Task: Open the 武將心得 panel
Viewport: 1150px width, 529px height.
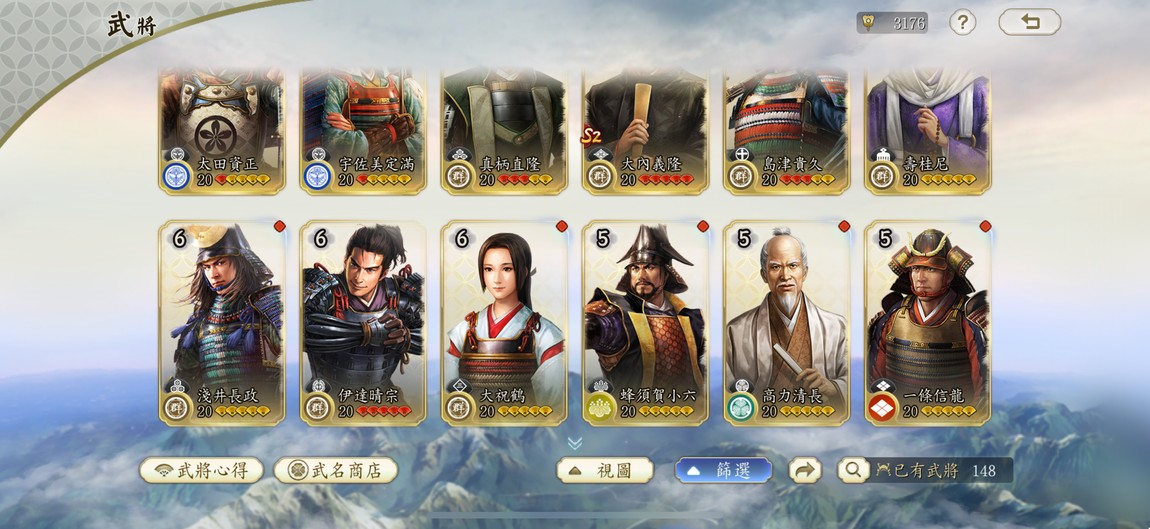Action: 201,470
